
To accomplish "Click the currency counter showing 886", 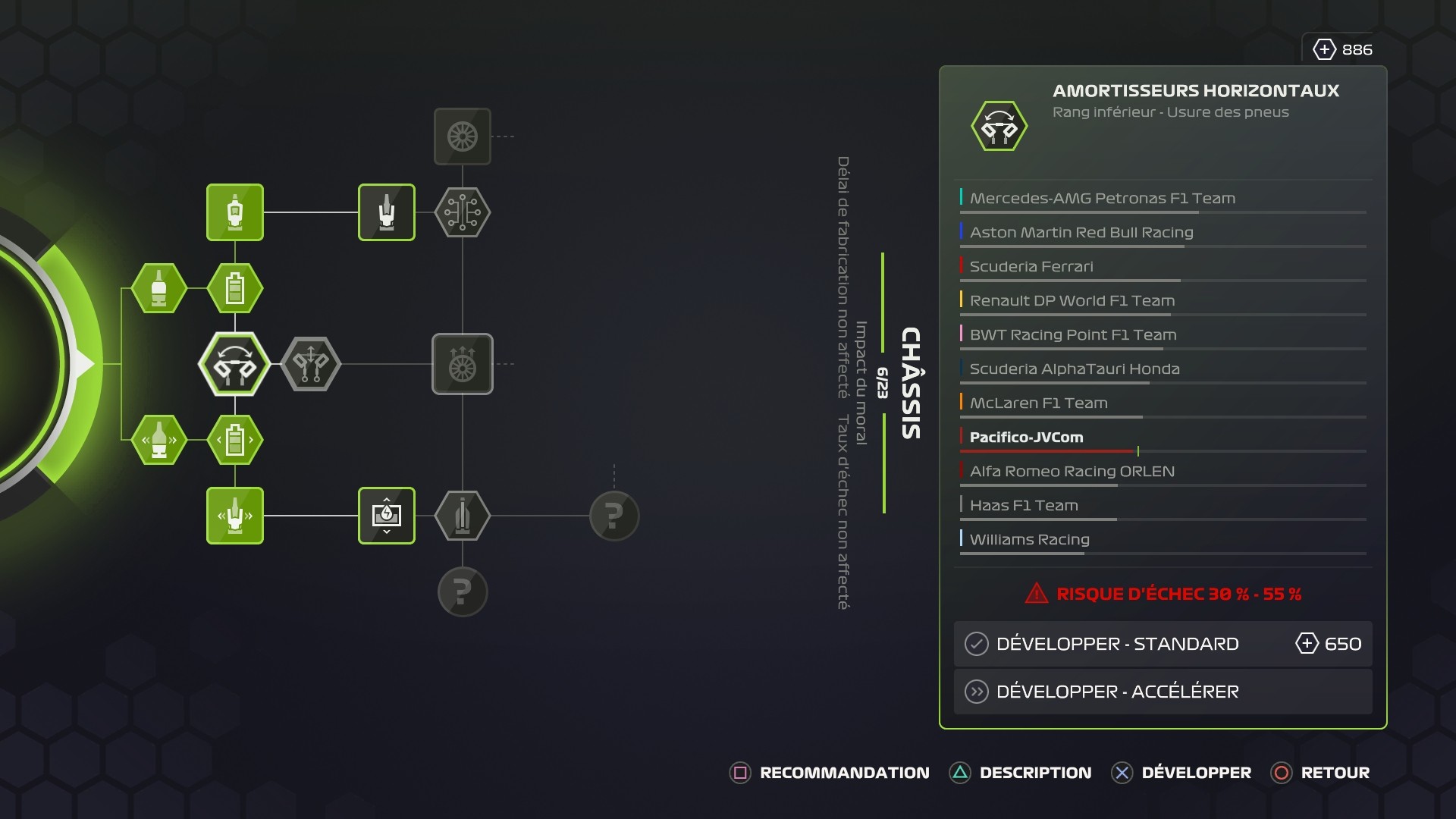I will (1341, 49).
